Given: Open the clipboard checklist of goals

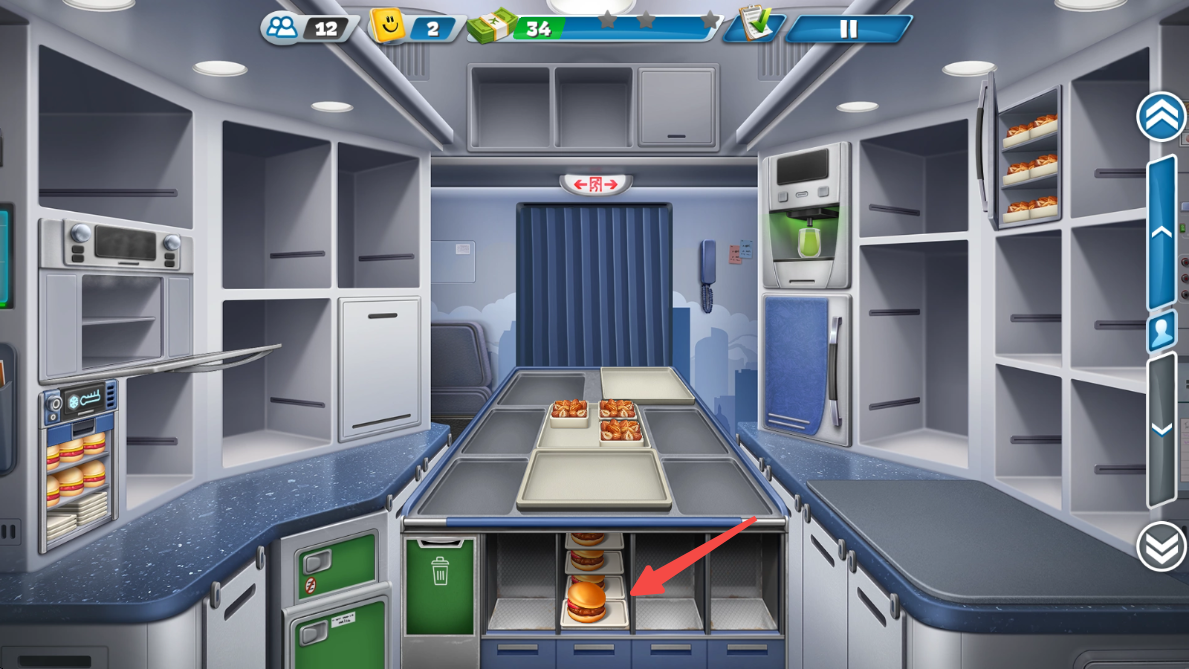Looking at the screenshot, I should (753, 25).
